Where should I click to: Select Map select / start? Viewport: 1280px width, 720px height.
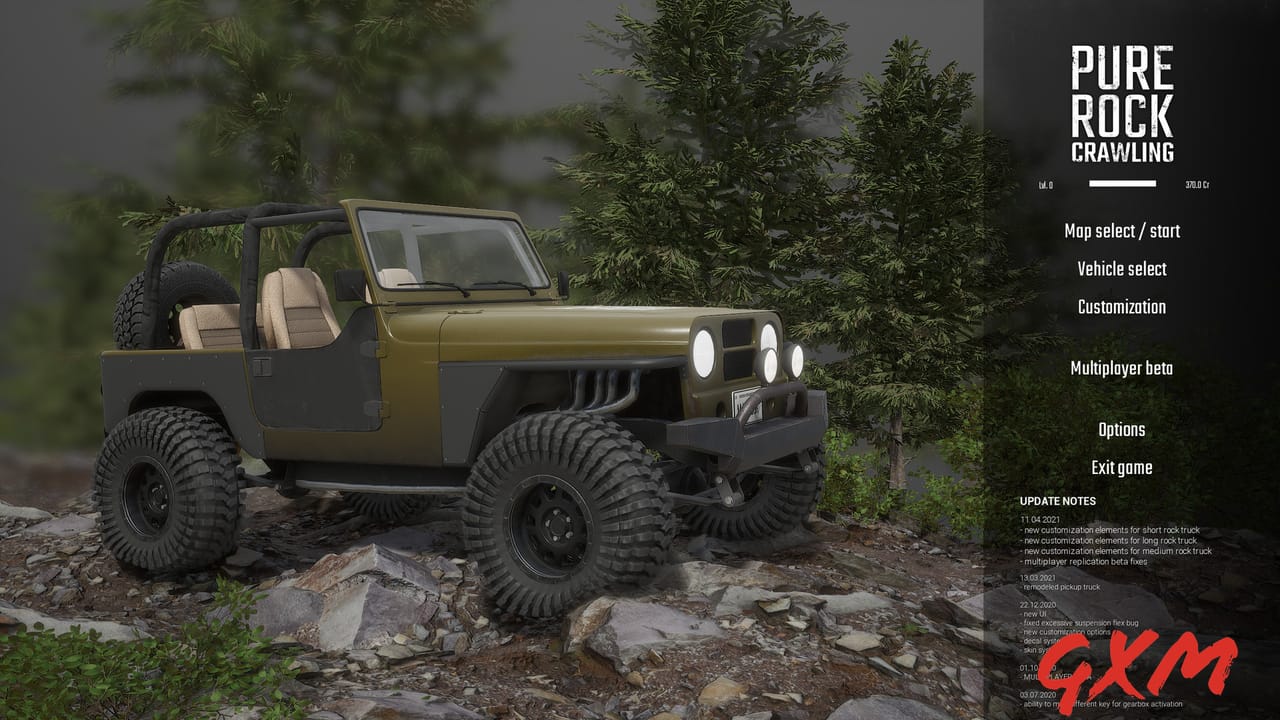click(1122, 231)
